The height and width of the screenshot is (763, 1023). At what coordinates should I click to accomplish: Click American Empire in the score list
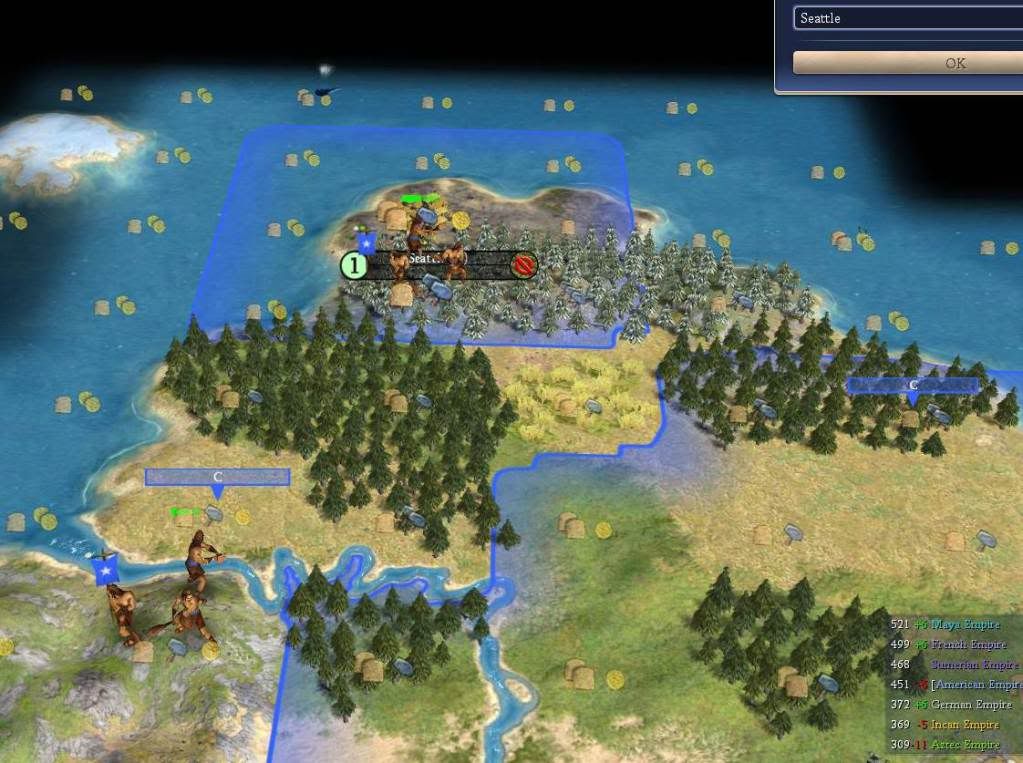click(977, 685)
